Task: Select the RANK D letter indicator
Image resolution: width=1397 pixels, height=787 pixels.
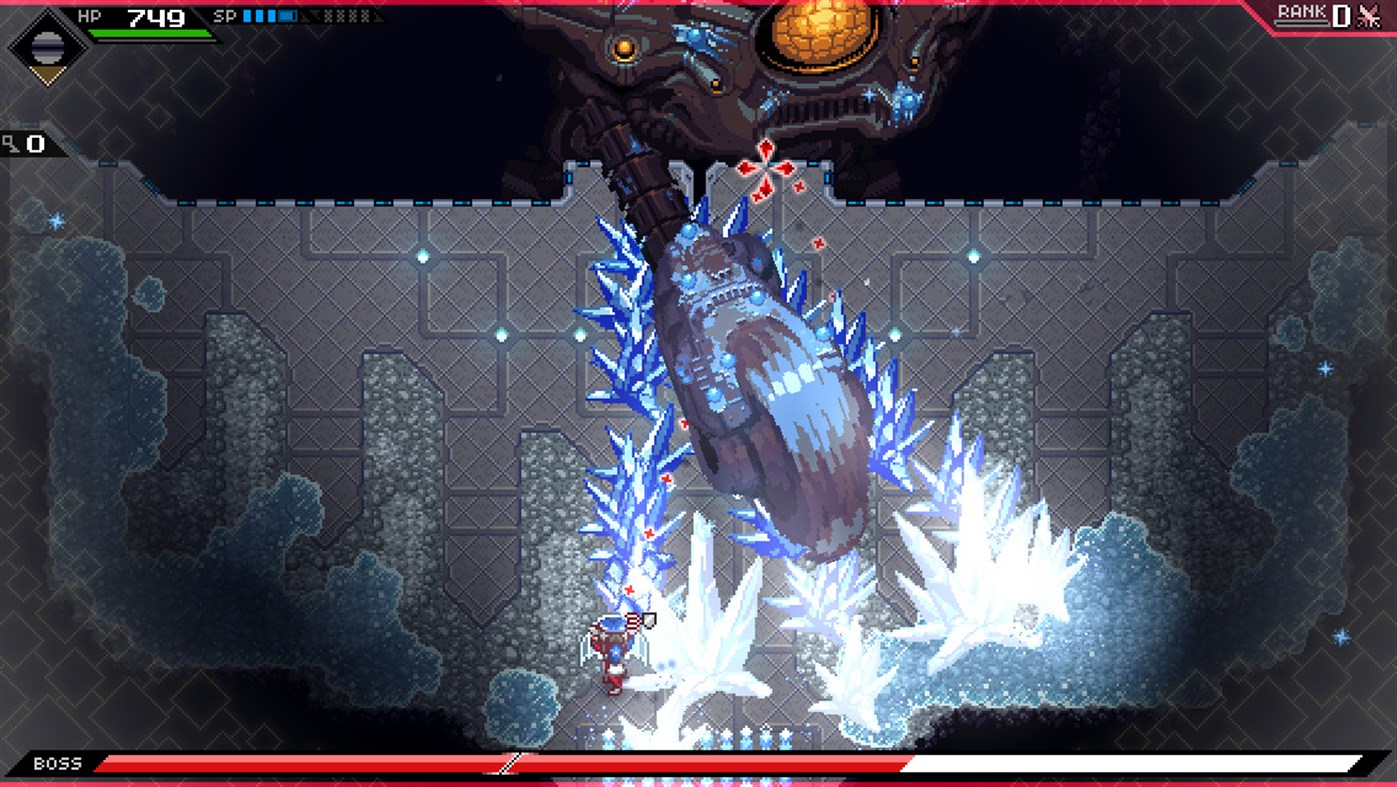Action: (x=1340, y=16)
